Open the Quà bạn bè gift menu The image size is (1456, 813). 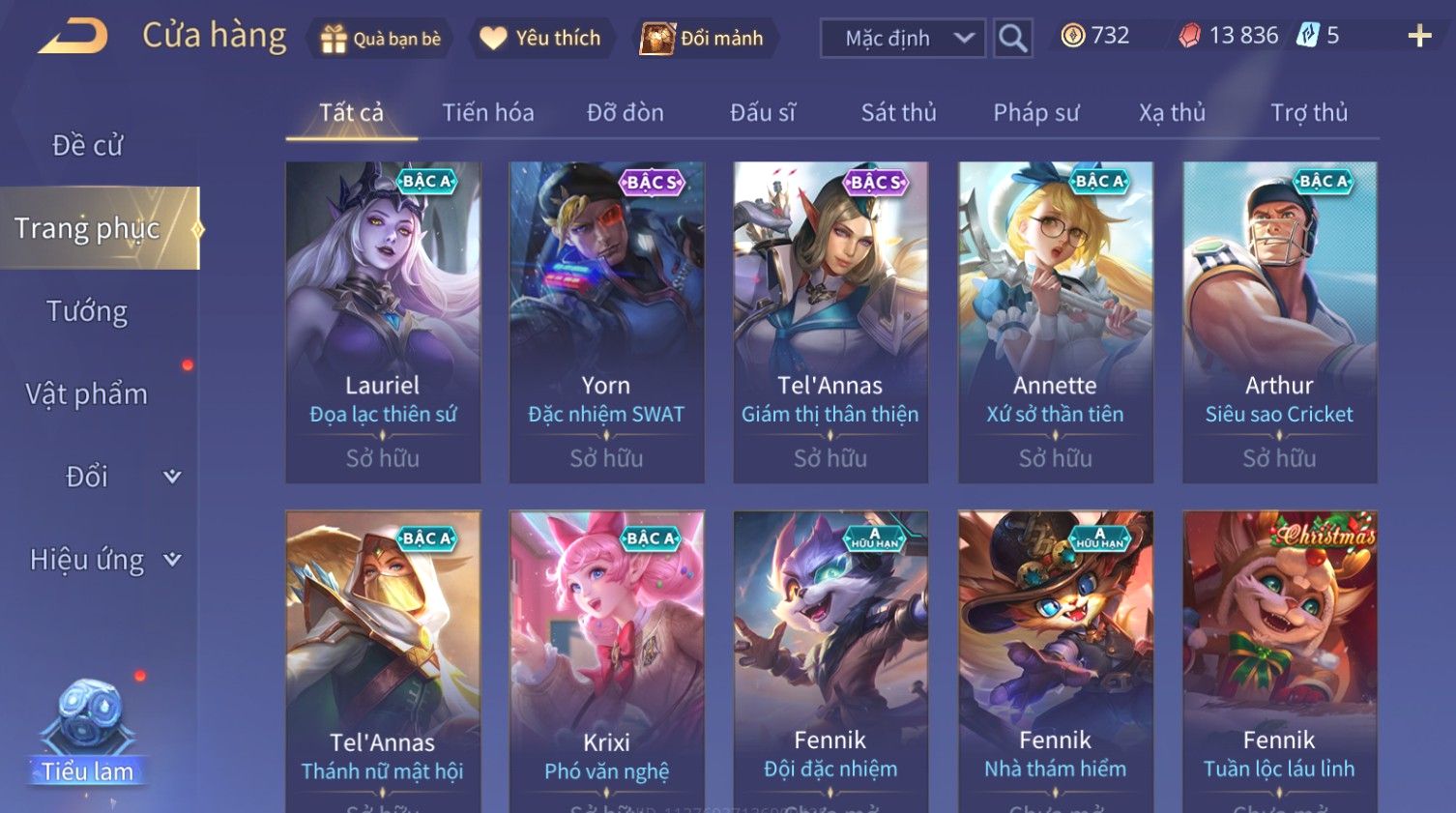pos(381,39)
